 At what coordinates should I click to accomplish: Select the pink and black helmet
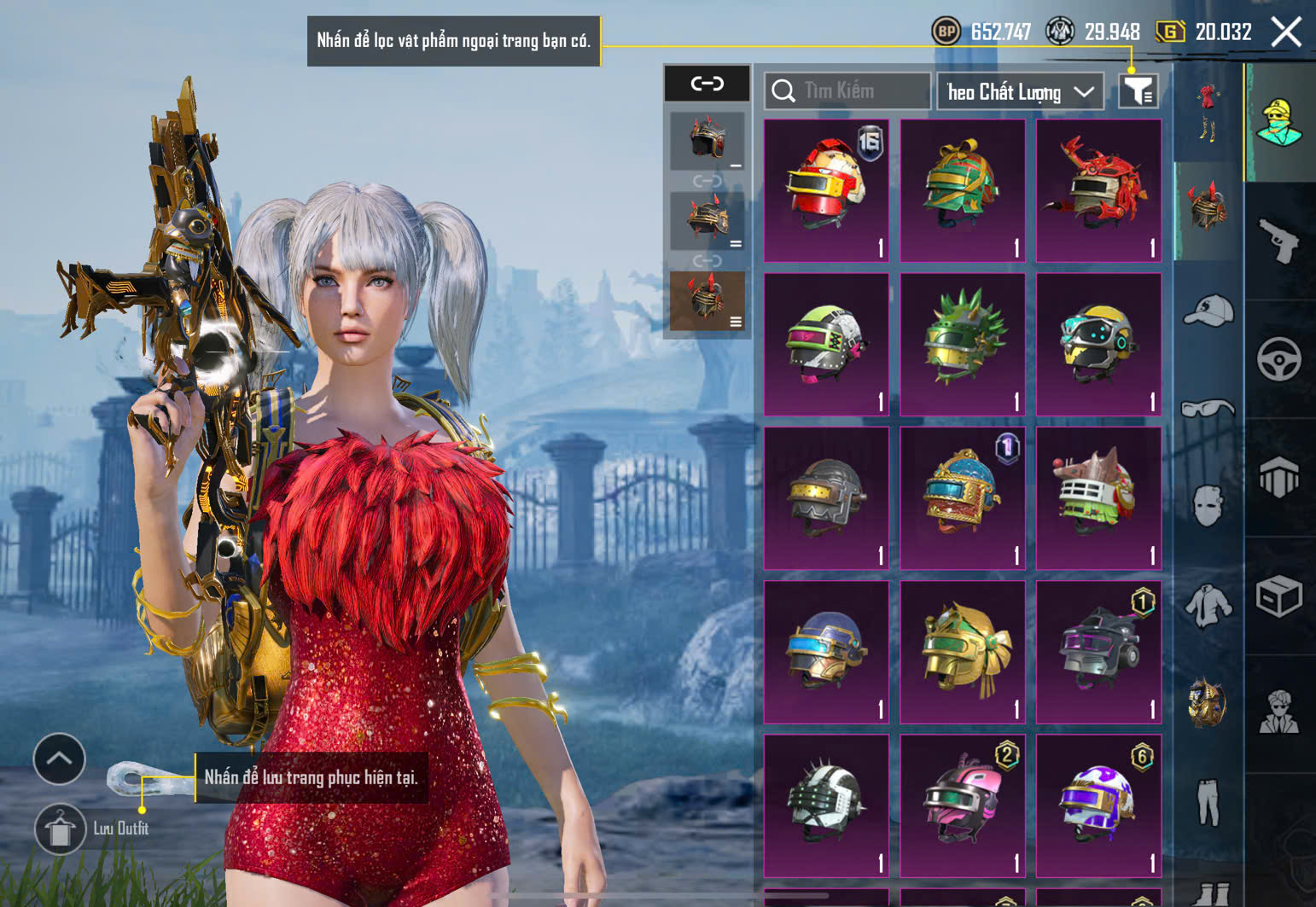pos(962,805)
